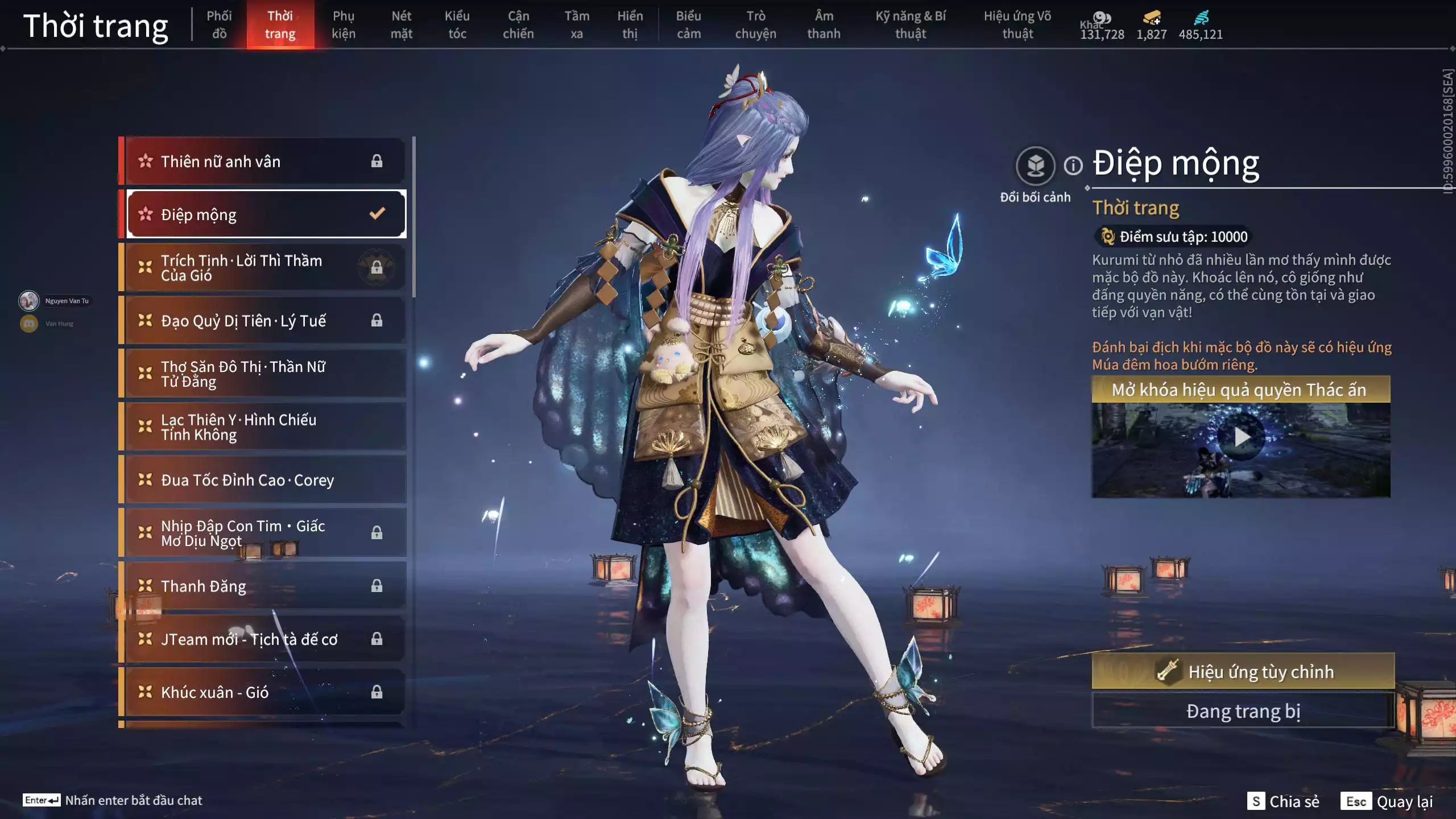Switch to Hiệu ứng Võ thuật tab
The height and width of the screenshot is (819, 1456).
[1017, 24]
